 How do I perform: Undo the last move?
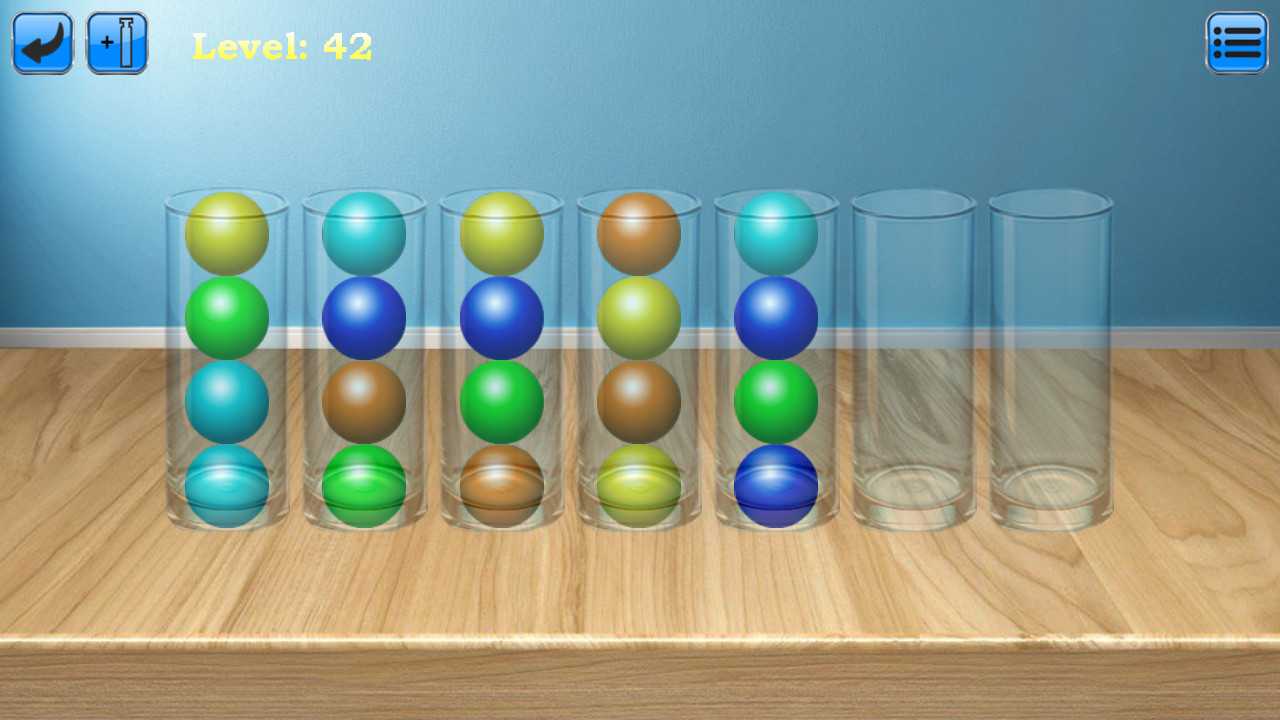42,42
